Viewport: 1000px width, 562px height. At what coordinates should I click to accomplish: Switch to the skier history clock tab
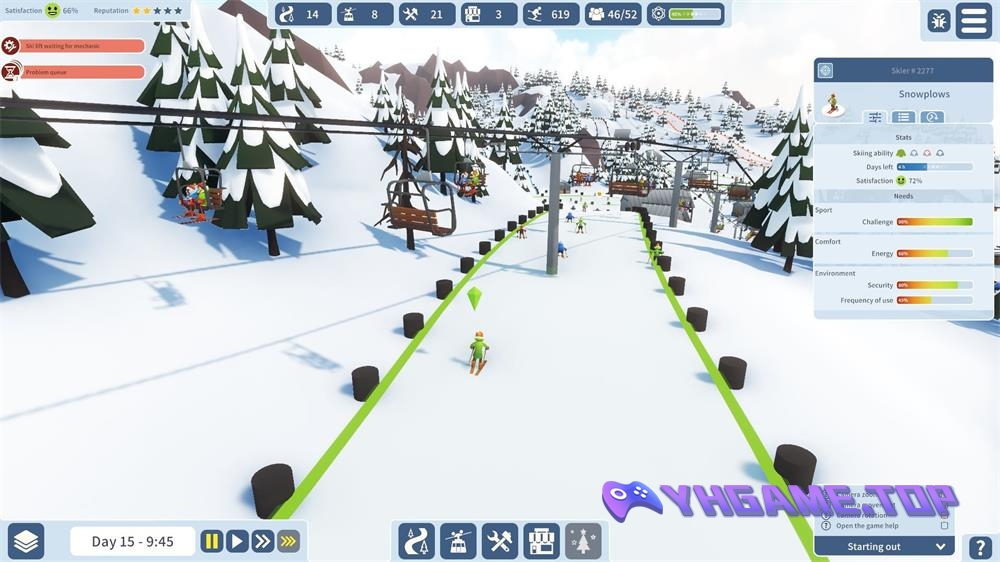932,117
